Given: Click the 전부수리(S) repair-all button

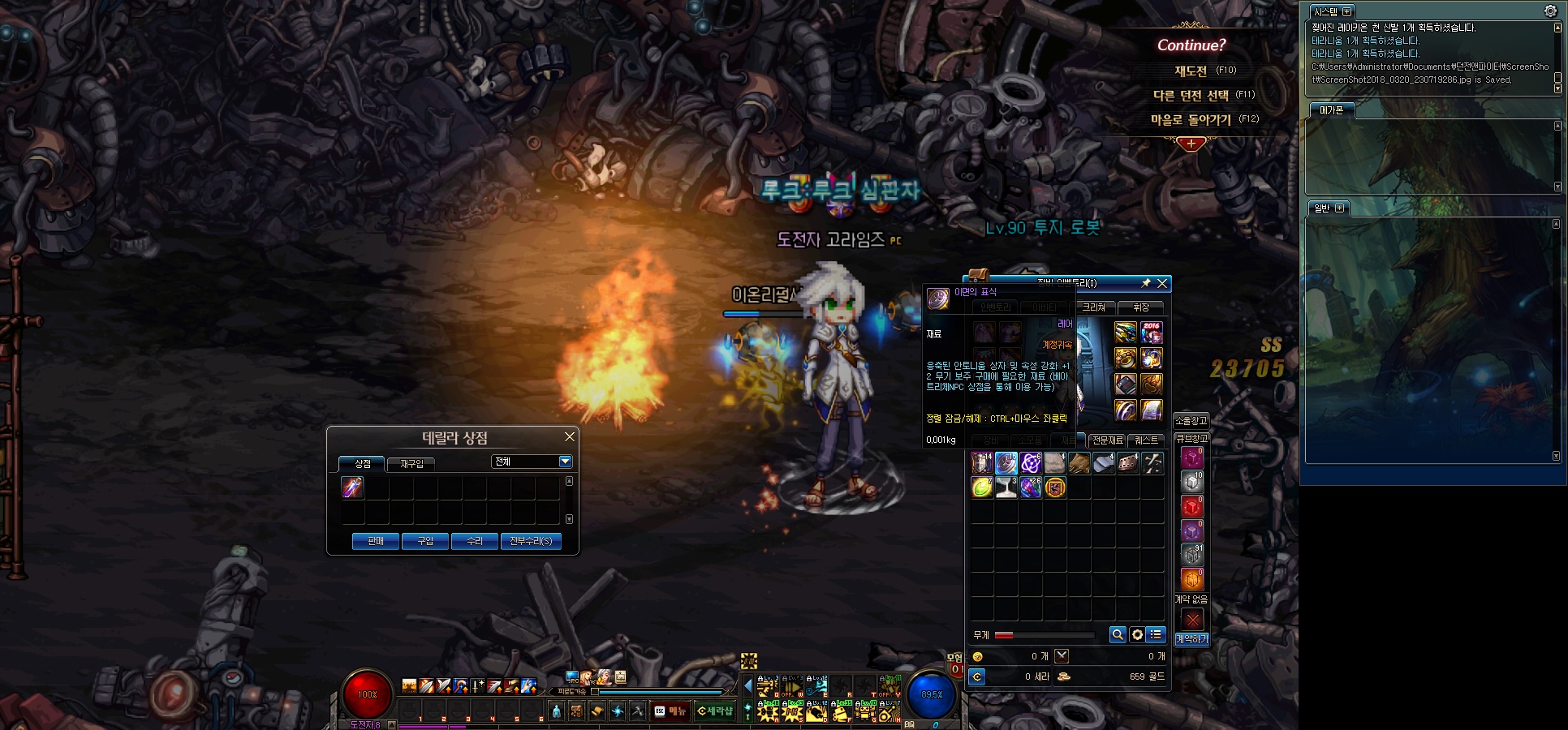Looking at the screenshot, I should [531, 541].
